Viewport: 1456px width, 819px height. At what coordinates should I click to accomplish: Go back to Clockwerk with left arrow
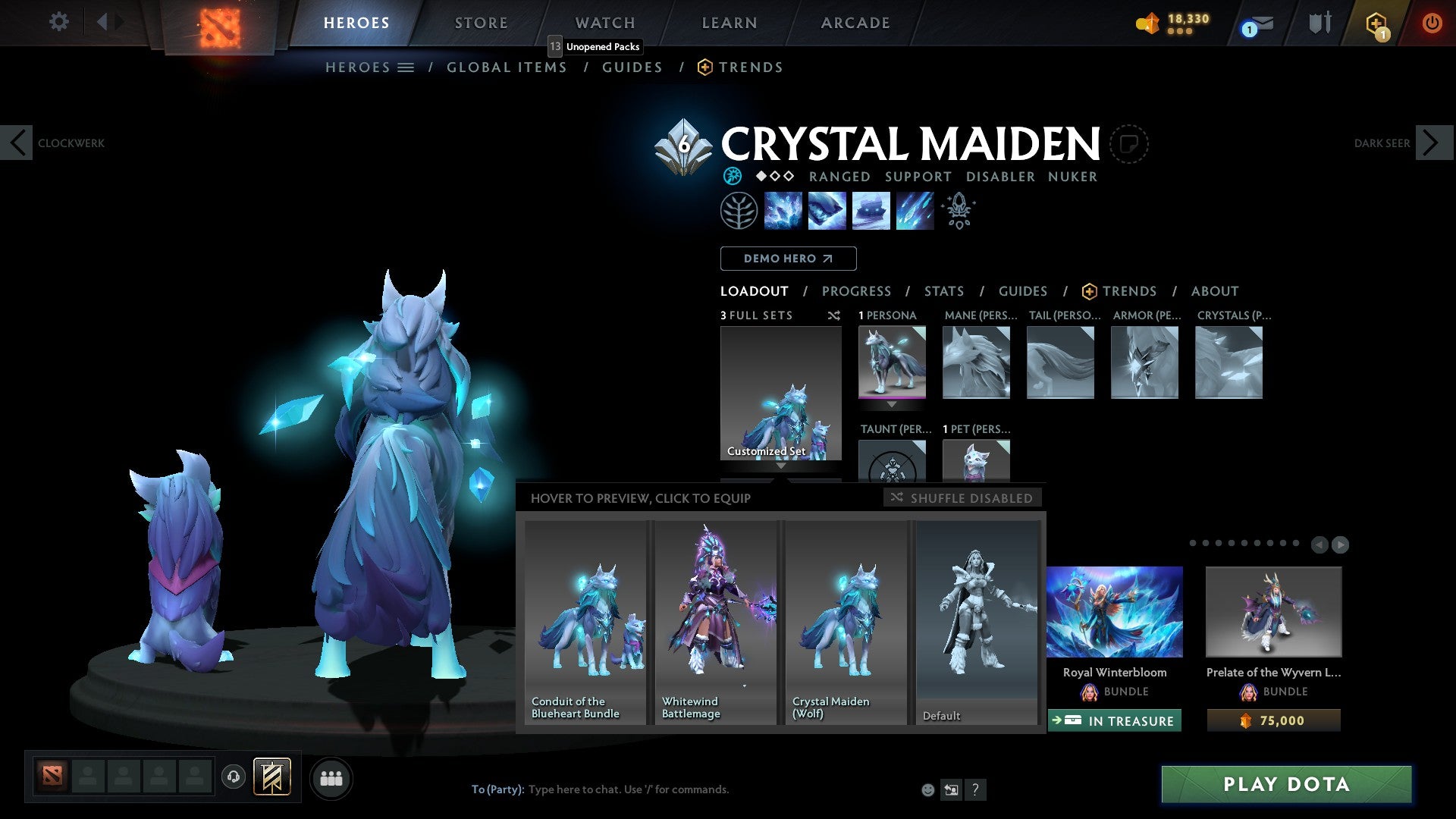(x=17, y=143)
